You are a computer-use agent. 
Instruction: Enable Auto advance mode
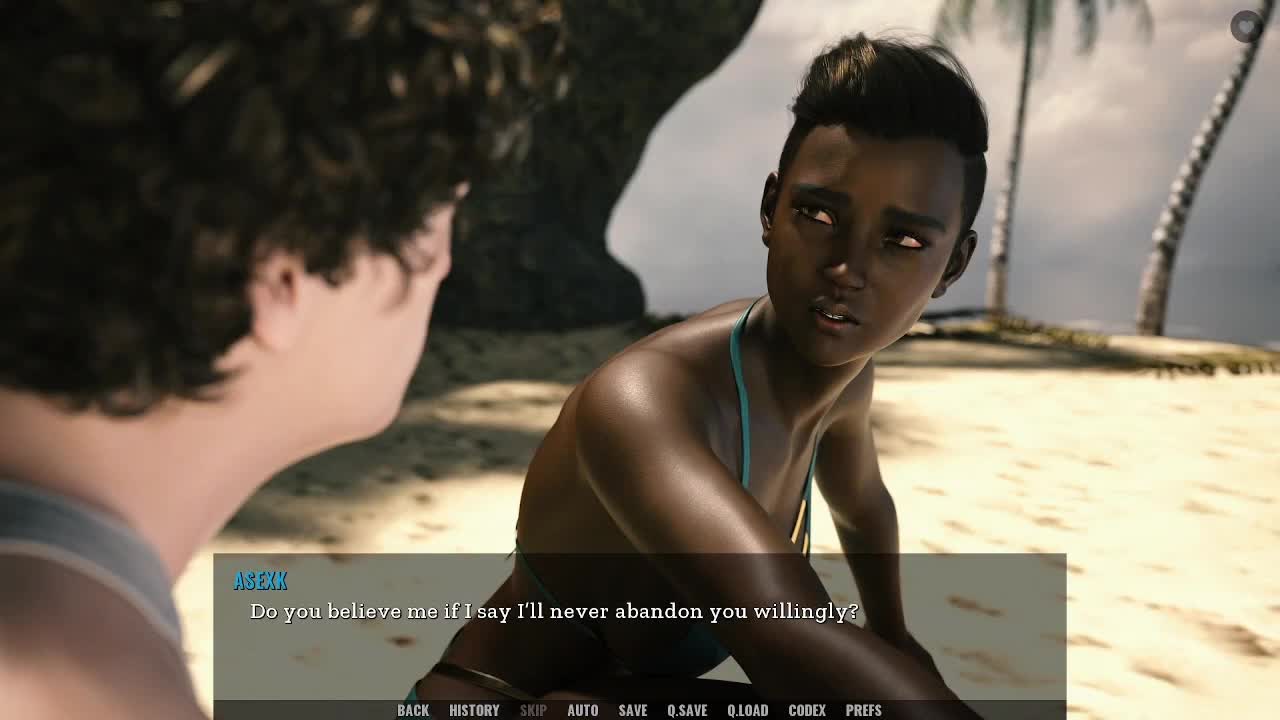point(582,710)
